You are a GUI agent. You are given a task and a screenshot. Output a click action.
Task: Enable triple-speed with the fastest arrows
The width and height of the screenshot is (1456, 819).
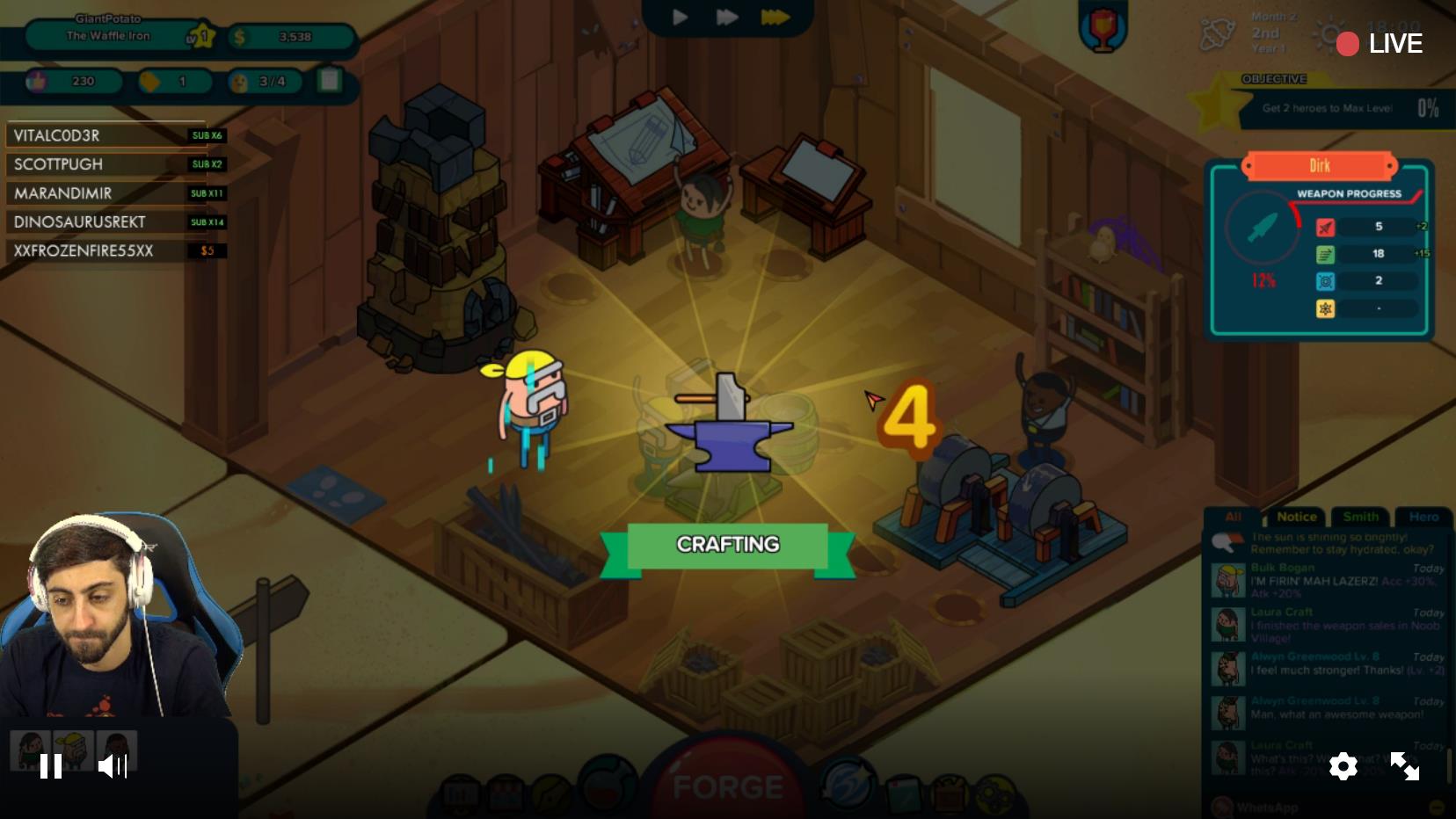point(775,16)
